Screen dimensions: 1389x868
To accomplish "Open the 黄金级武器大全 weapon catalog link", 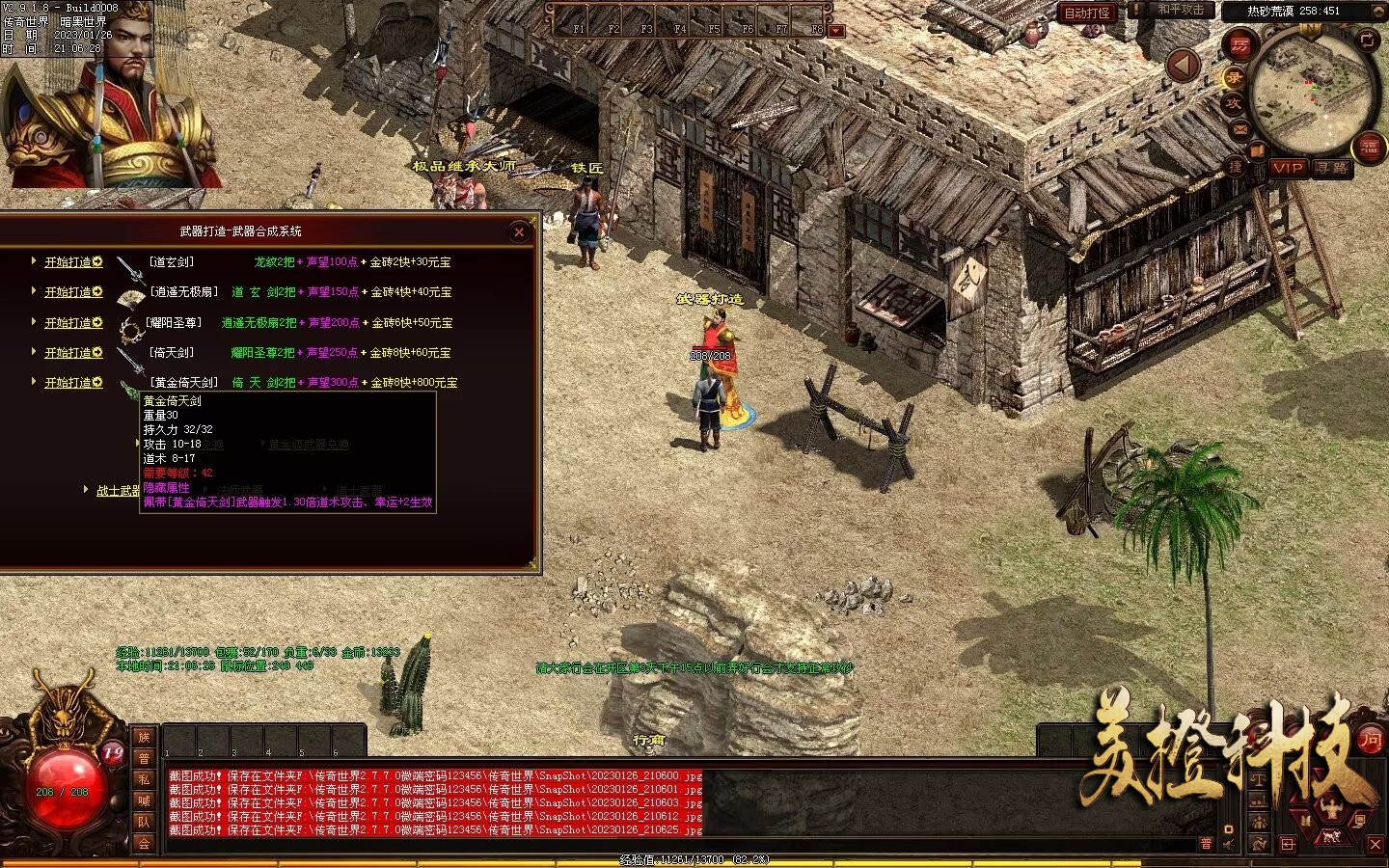I will click(308, 444).
